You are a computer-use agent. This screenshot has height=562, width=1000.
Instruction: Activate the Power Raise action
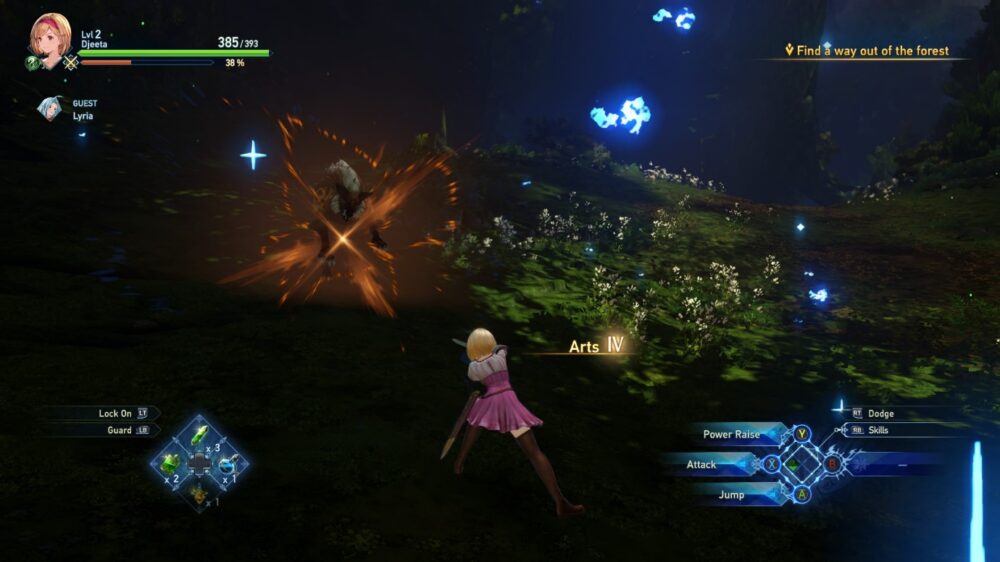(731, 434)
